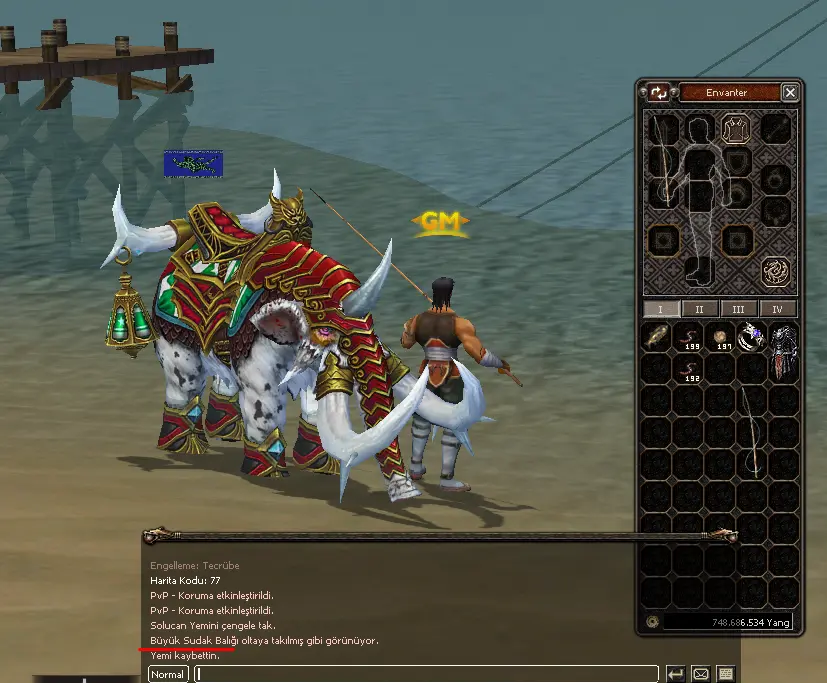
Task: Select the fish item in inventory
Action: click(x=656, y=338)
